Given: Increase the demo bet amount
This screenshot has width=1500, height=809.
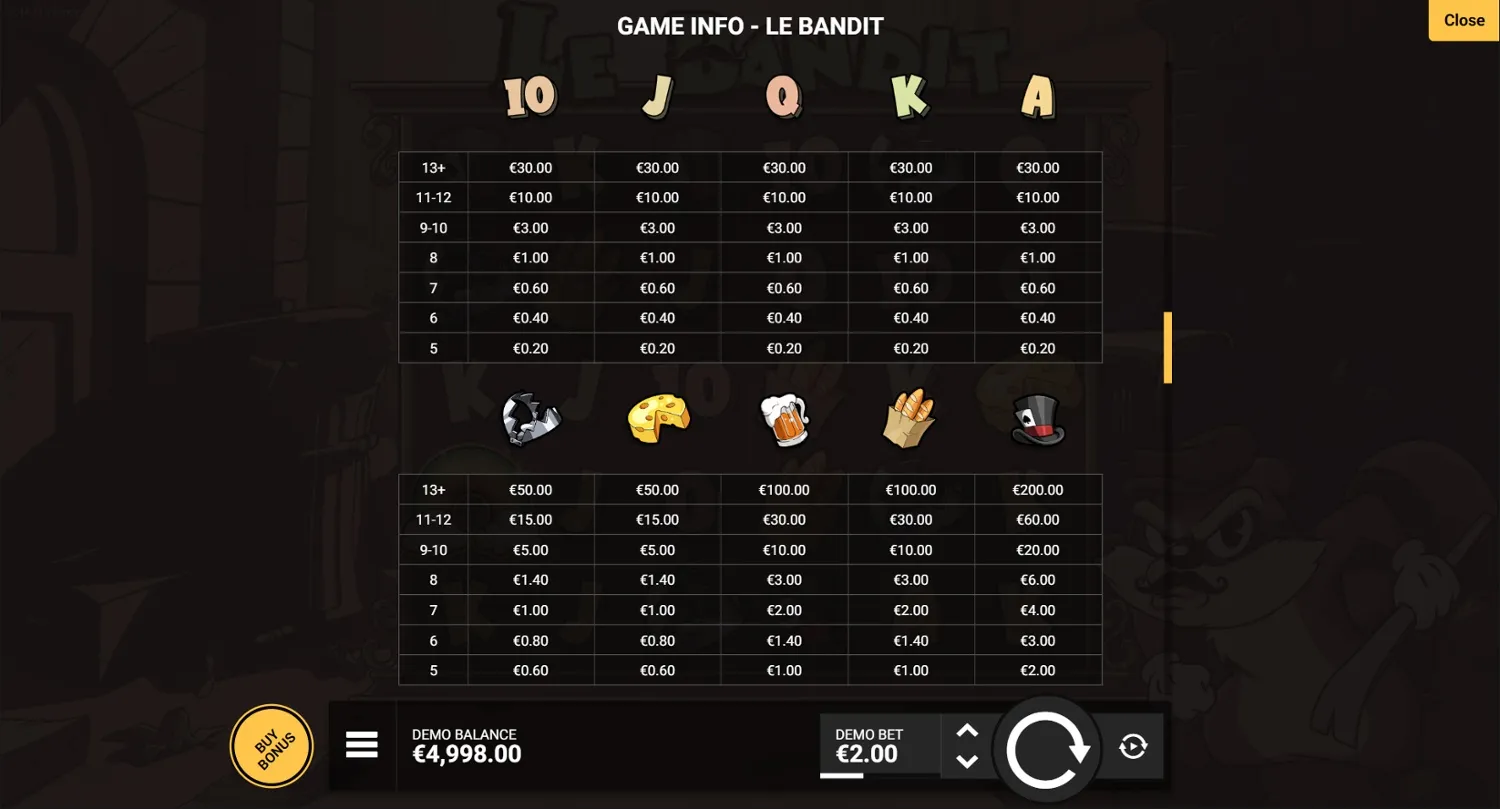Looking at the screenshot, I should [x=967, y=731].
